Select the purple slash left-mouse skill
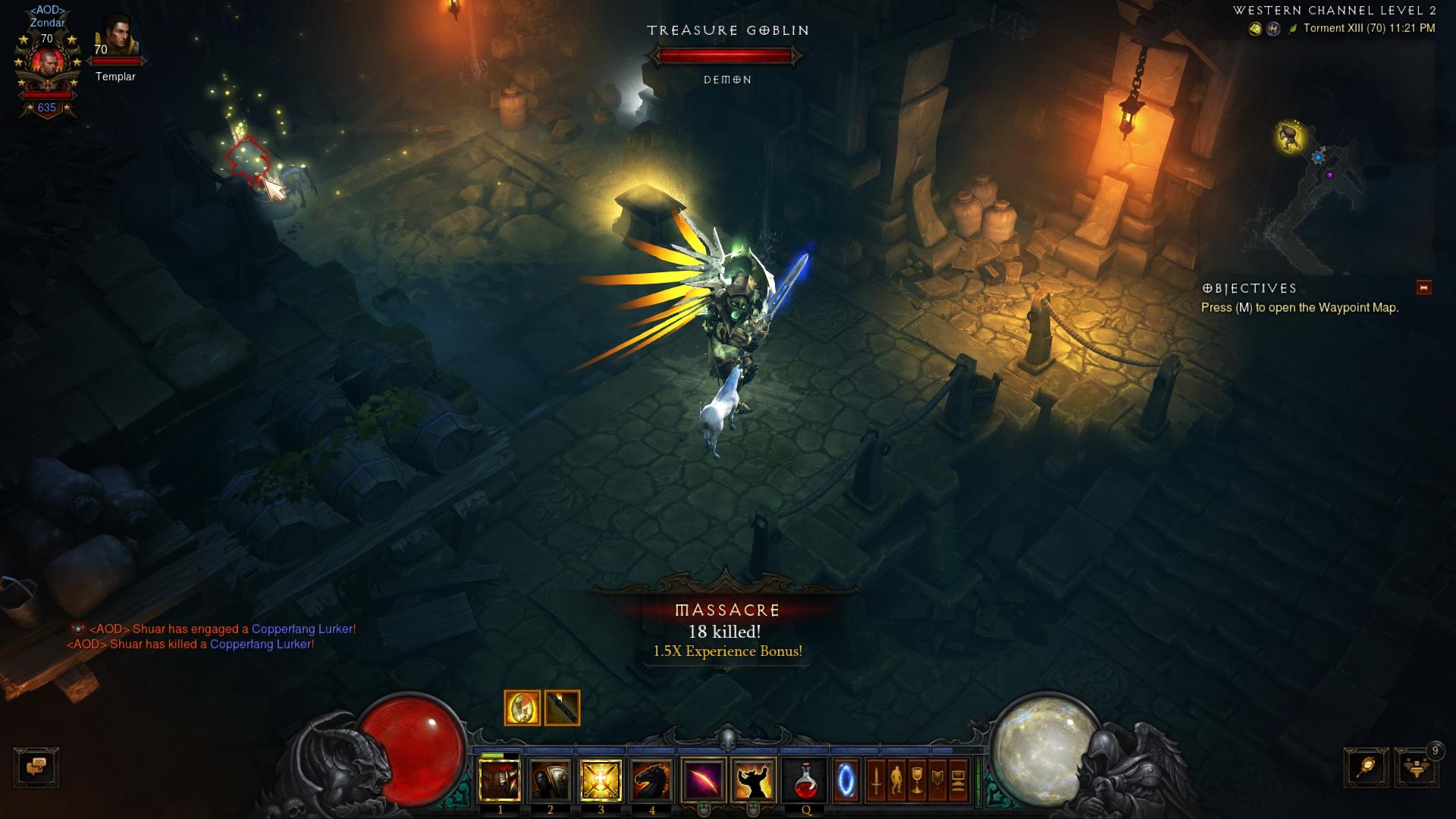 [703, 781]
